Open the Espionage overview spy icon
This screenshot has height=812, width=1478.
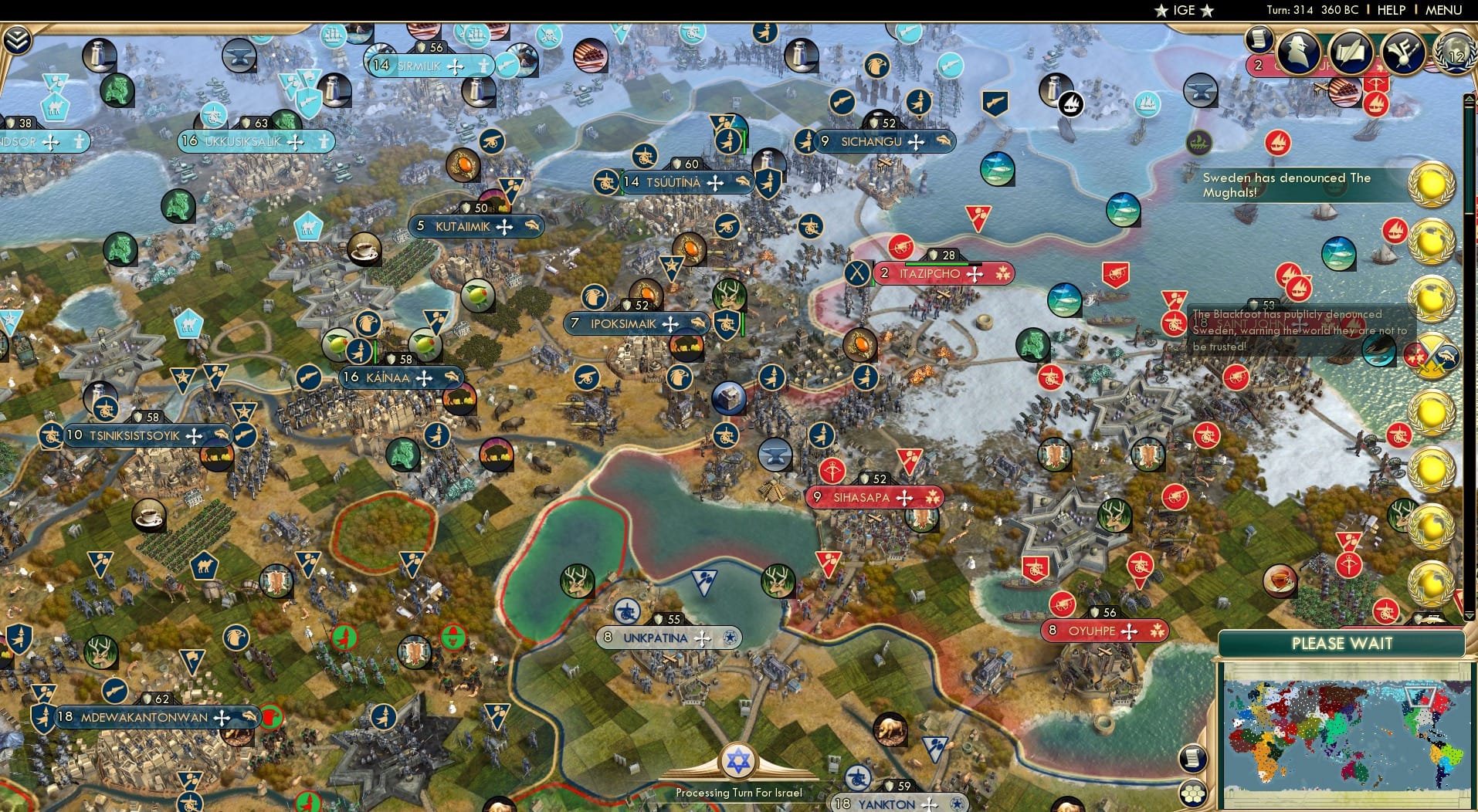(x=1297, y=53)
